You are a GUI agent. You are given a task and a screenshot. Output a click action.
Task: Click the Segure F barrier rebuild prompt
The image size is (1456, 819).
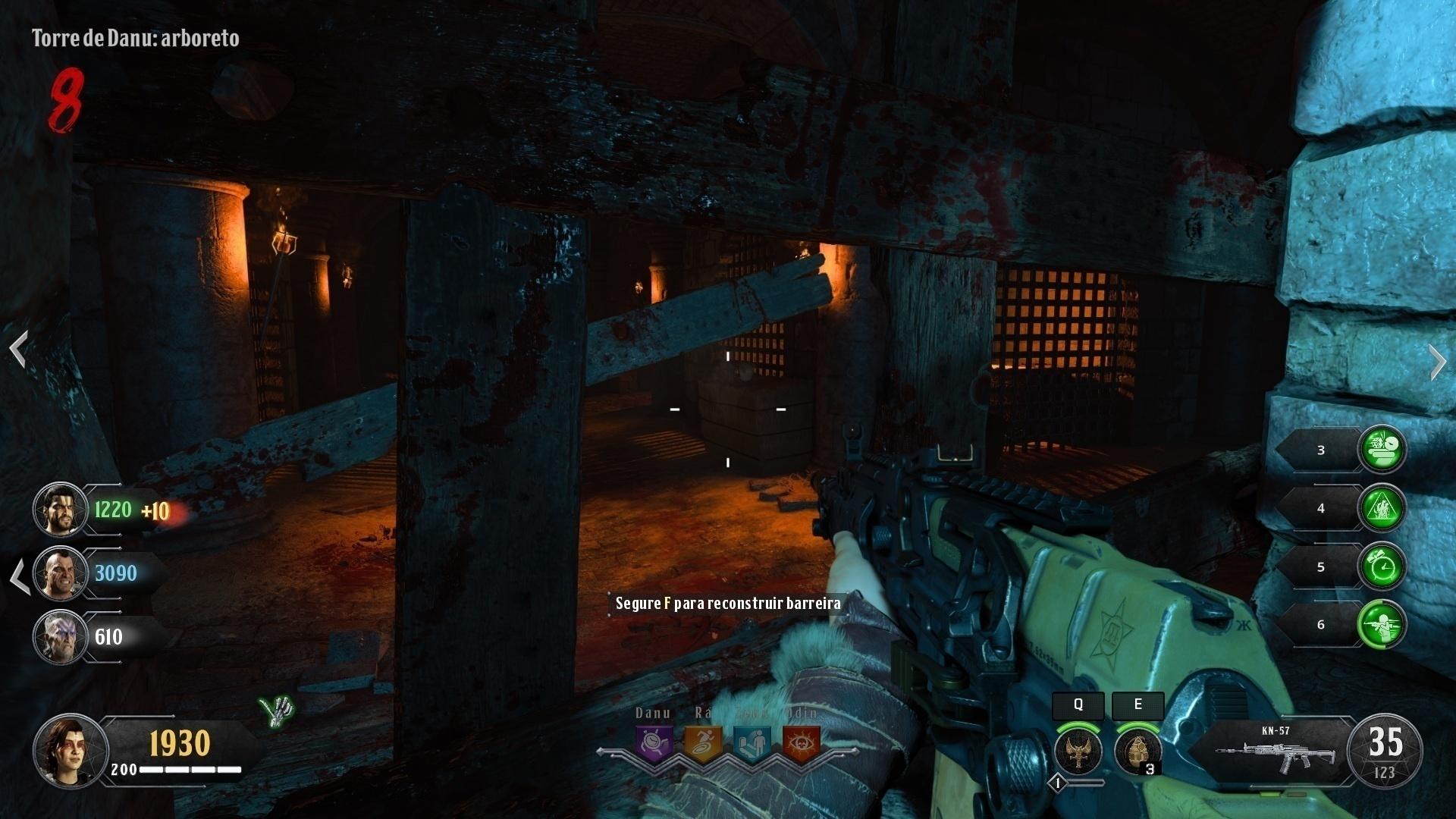(x=728, y=604)
